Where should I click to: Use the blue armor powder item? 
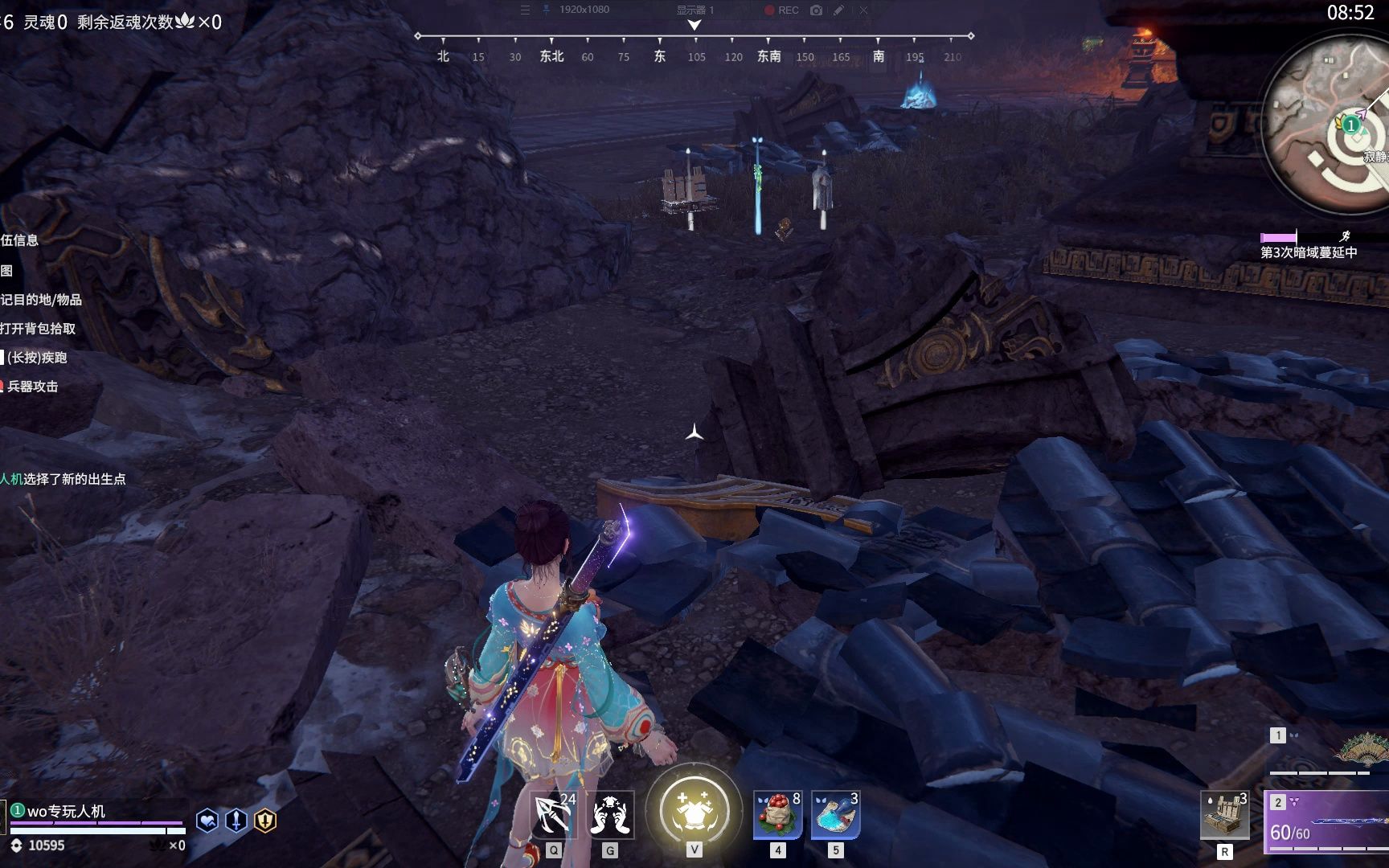(x=835, y=814)
